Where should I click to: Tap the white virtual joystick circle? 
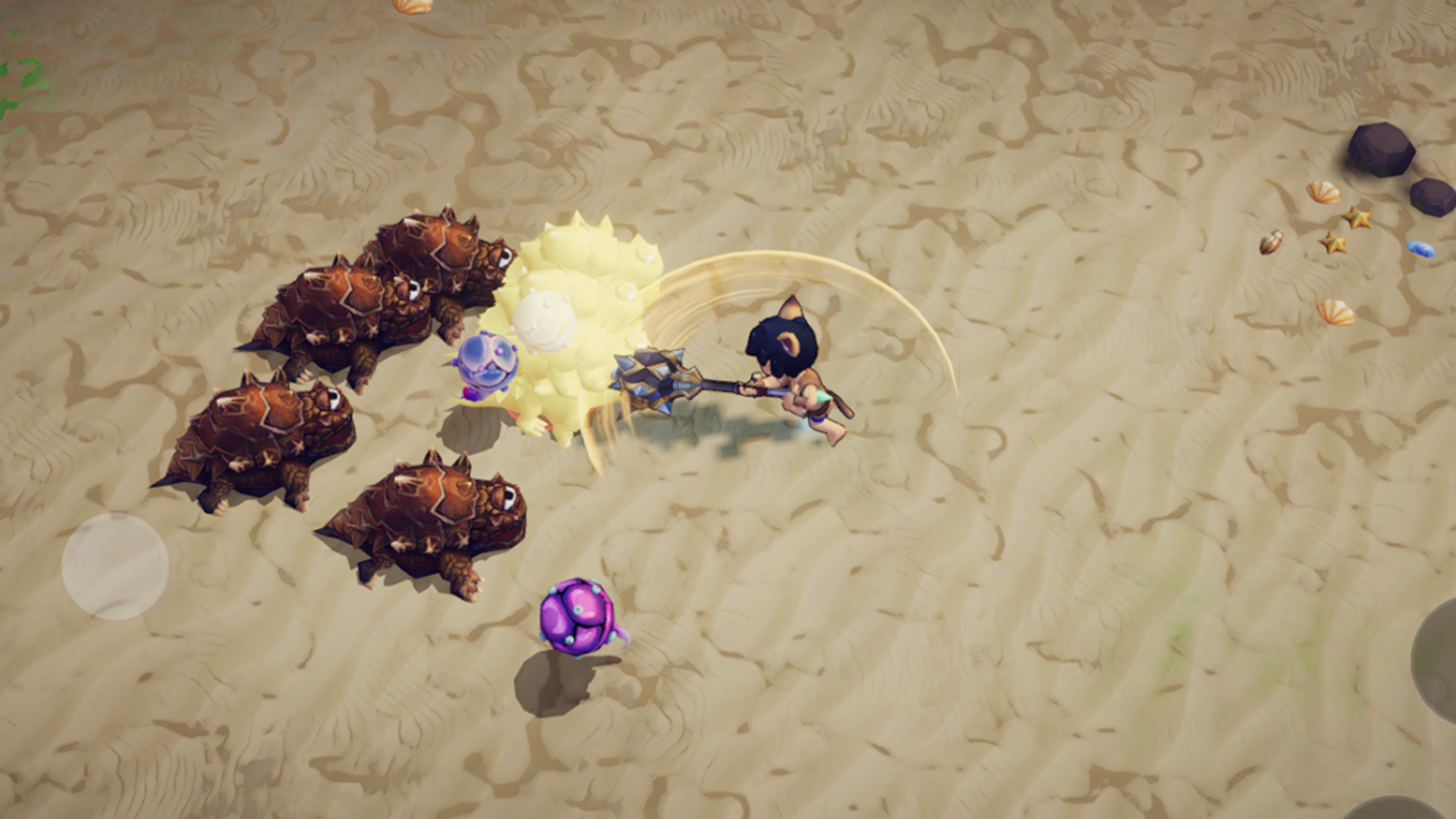coord(115,566)
